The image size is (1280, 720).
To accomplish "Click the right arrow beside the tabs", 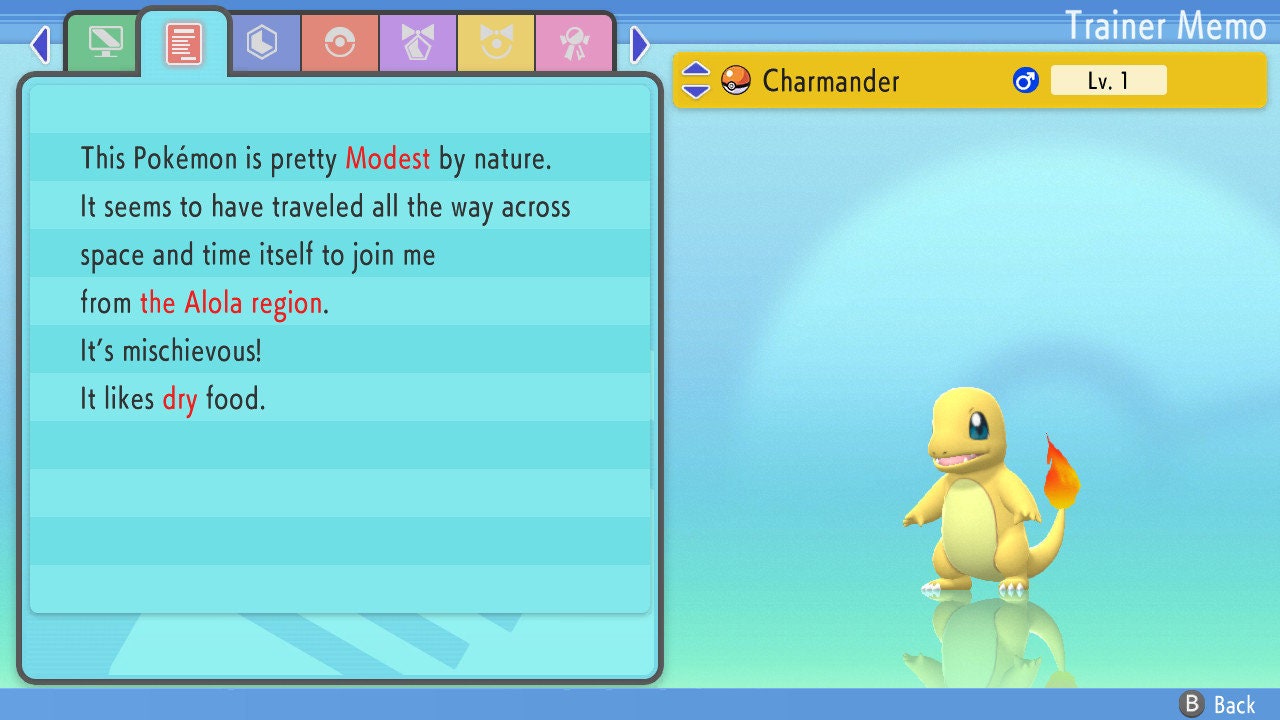I will (640, 44).
